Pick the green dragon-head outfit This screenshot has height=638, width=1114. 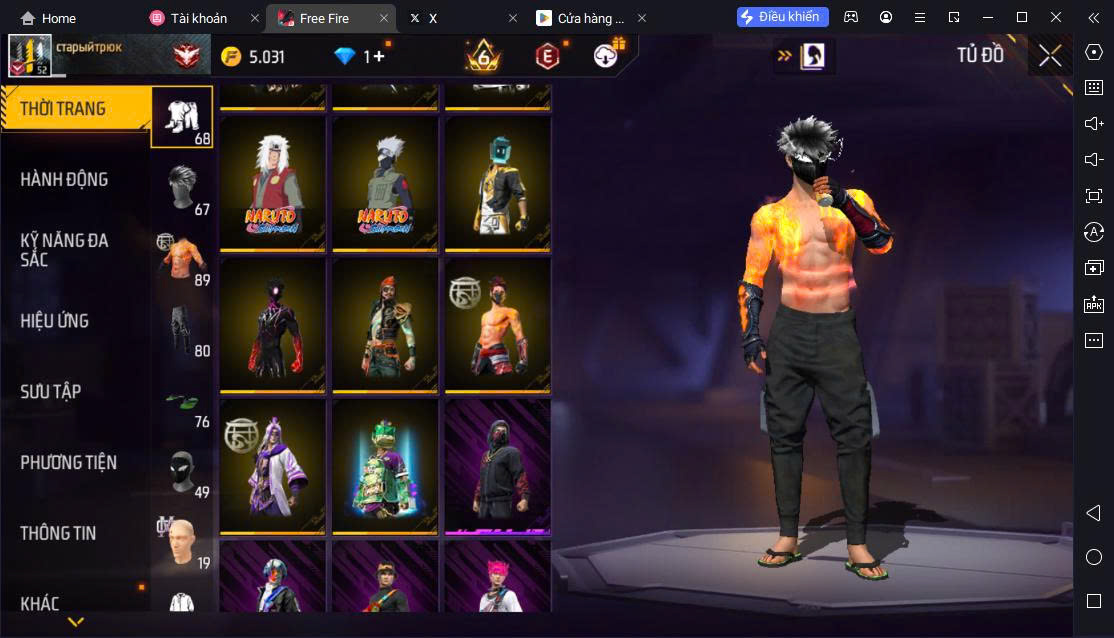point(385,467)
